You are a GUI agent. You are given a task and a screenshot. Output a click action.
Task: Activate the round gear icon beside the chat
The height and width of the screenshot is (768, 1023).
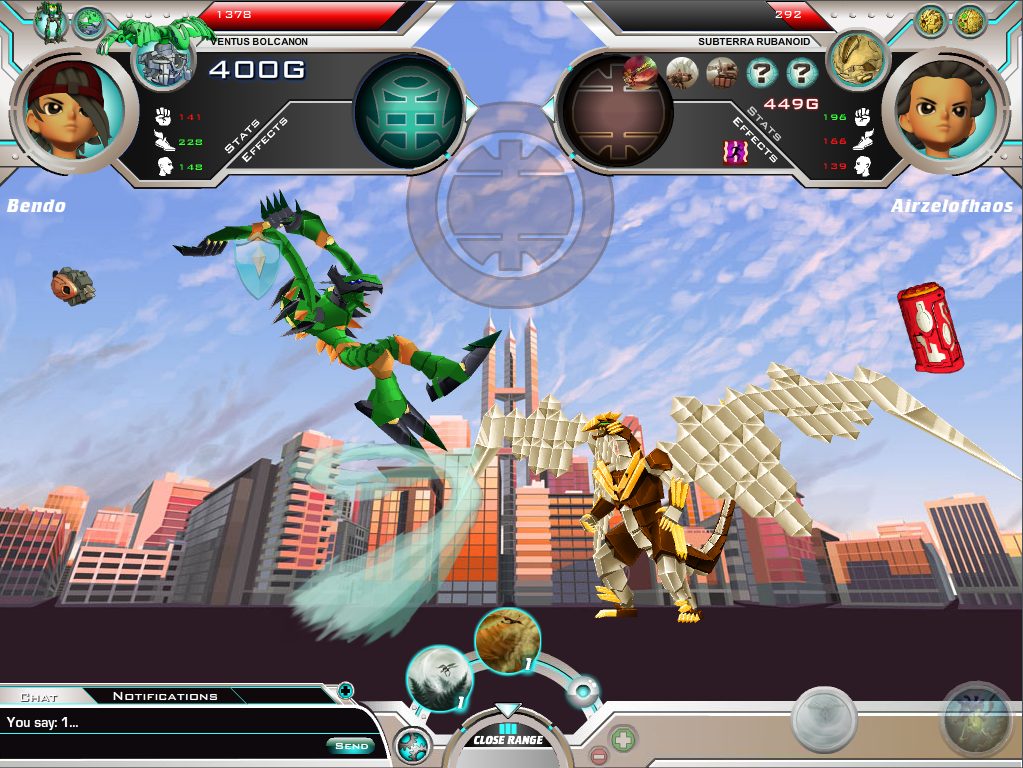coord(412,746)
